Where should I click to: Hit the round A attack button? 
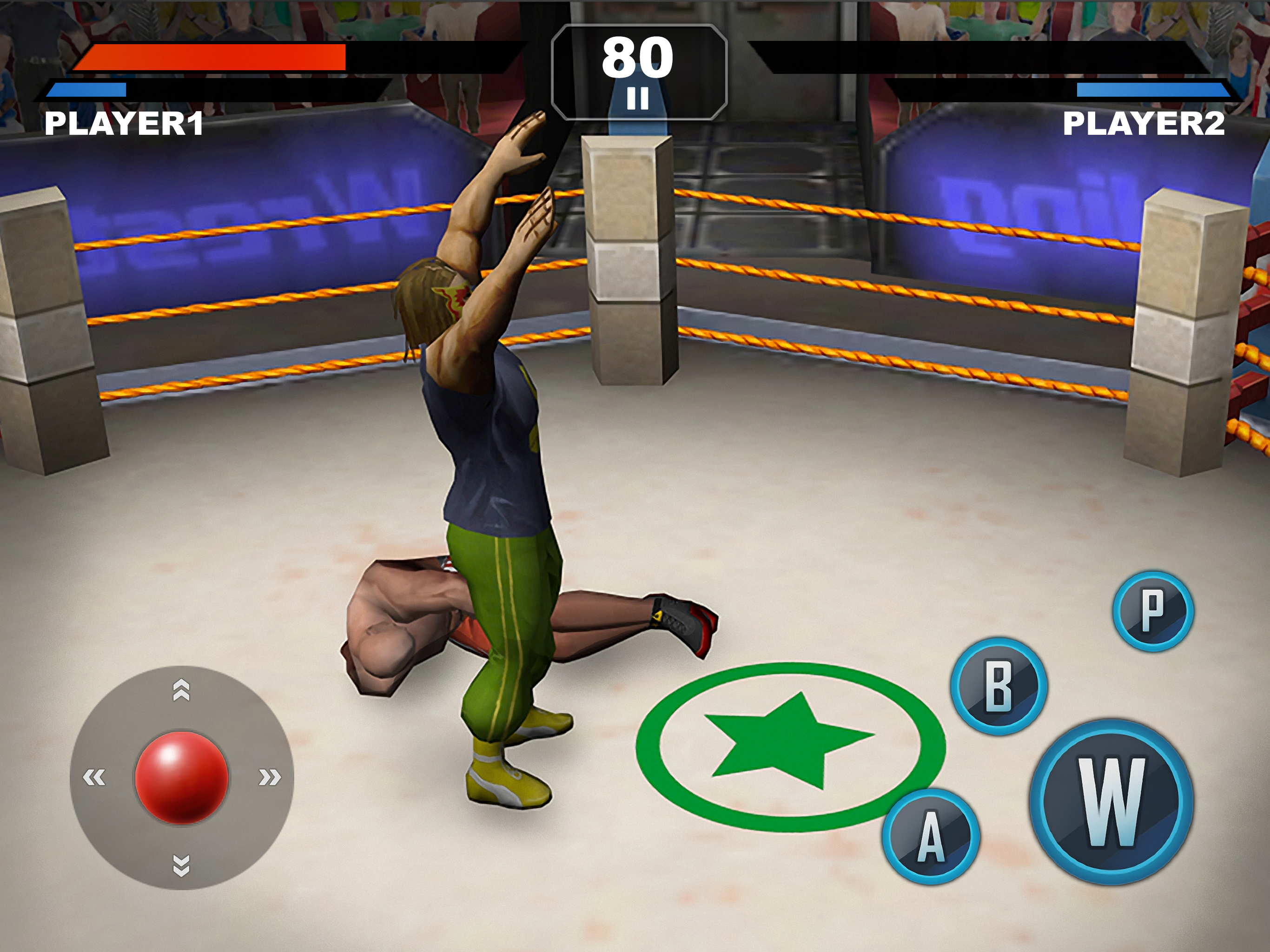[930, 836]
